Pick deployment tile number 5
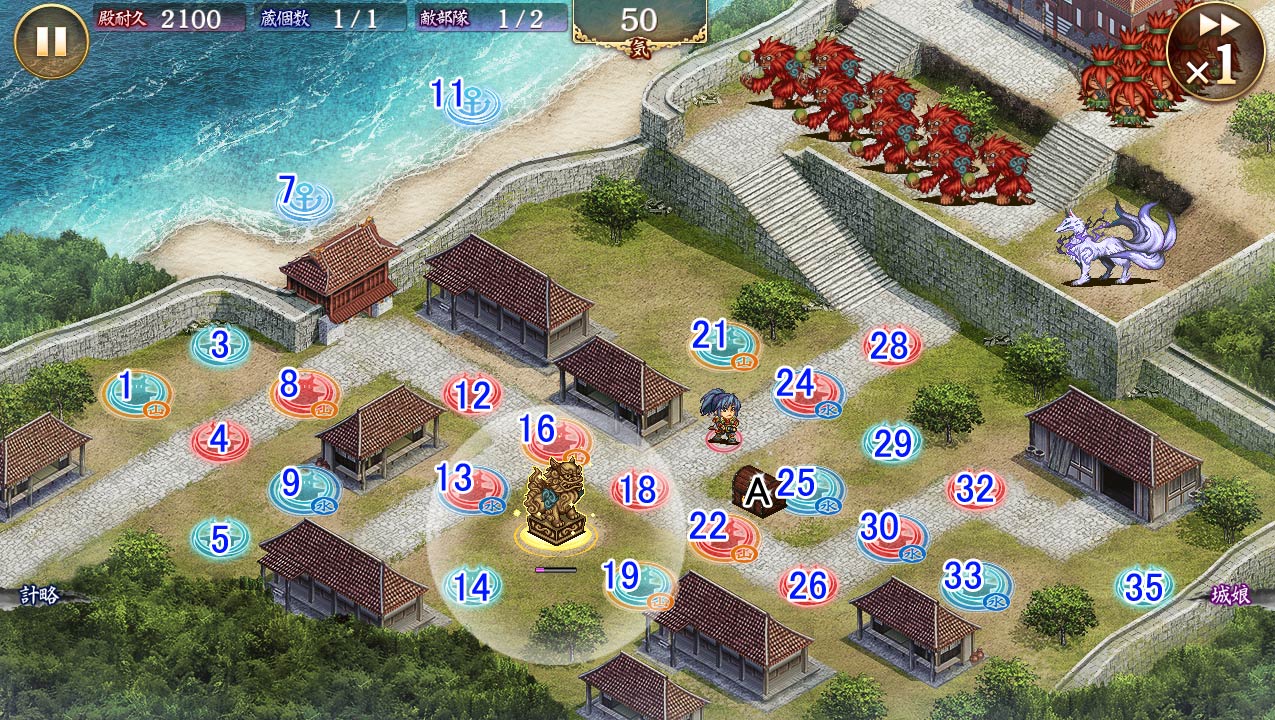The image size is (1275, 720). click(x=220, y=539)
